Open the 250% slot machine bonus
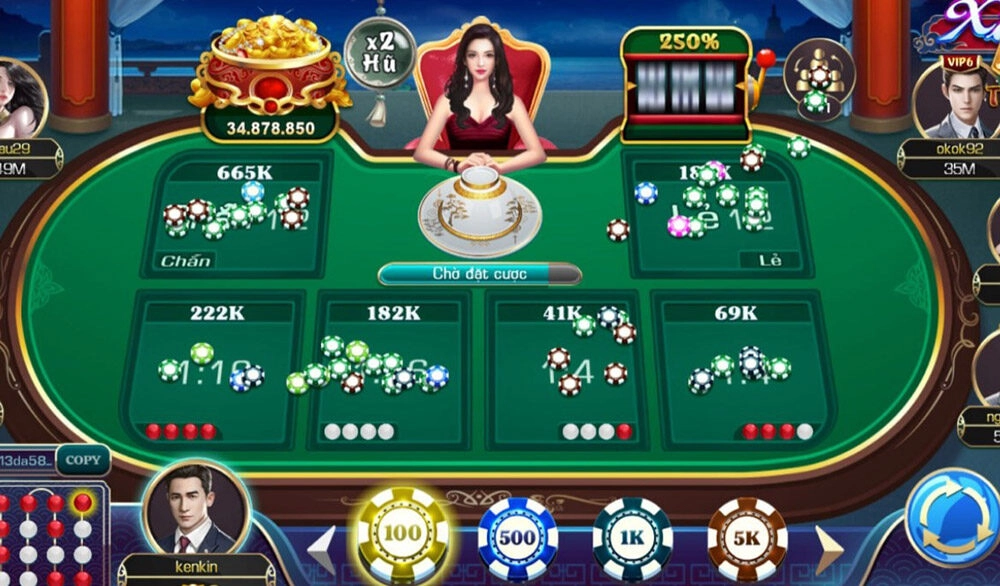1000x586 pixels. coord(687,82)
